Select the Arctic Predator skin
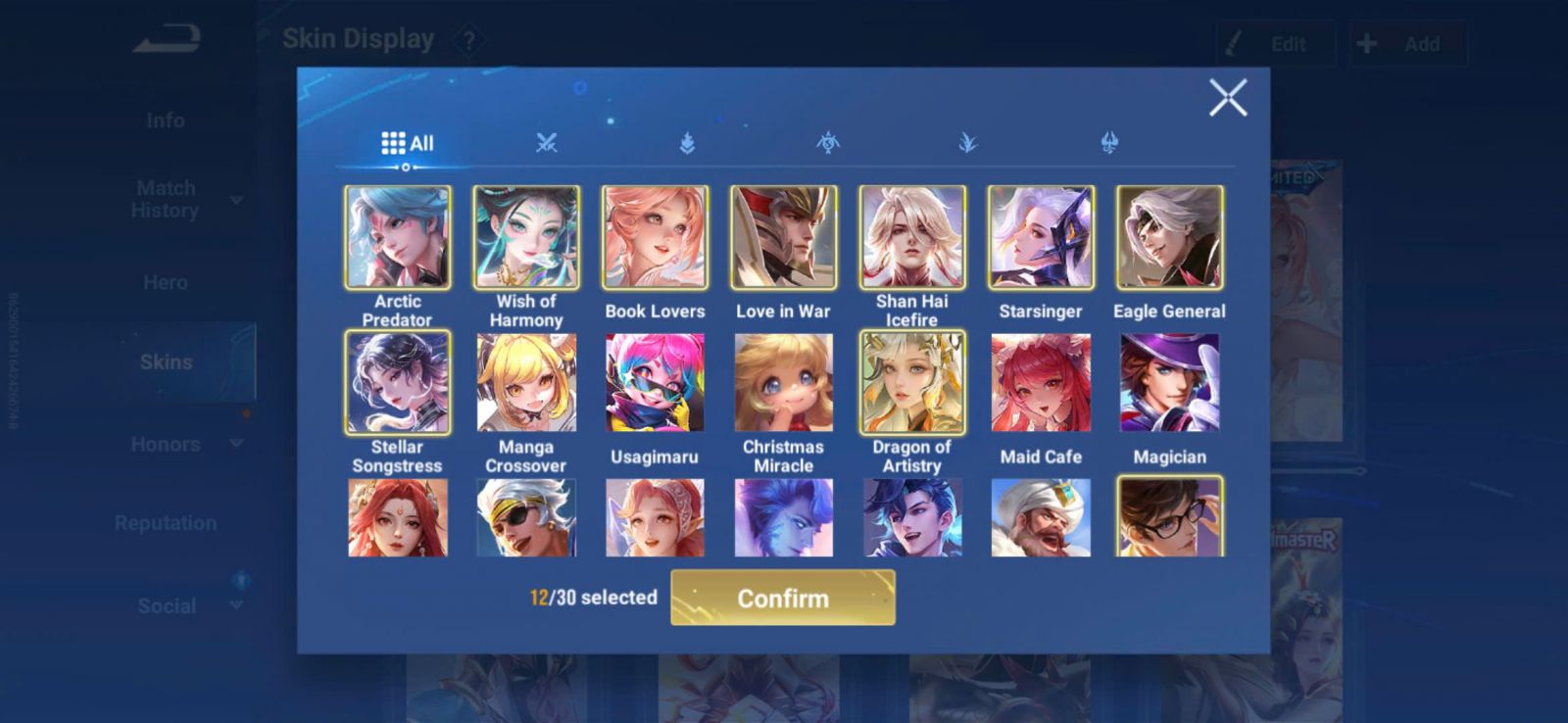Viewport: 1568px width, 723px height. 397,238
